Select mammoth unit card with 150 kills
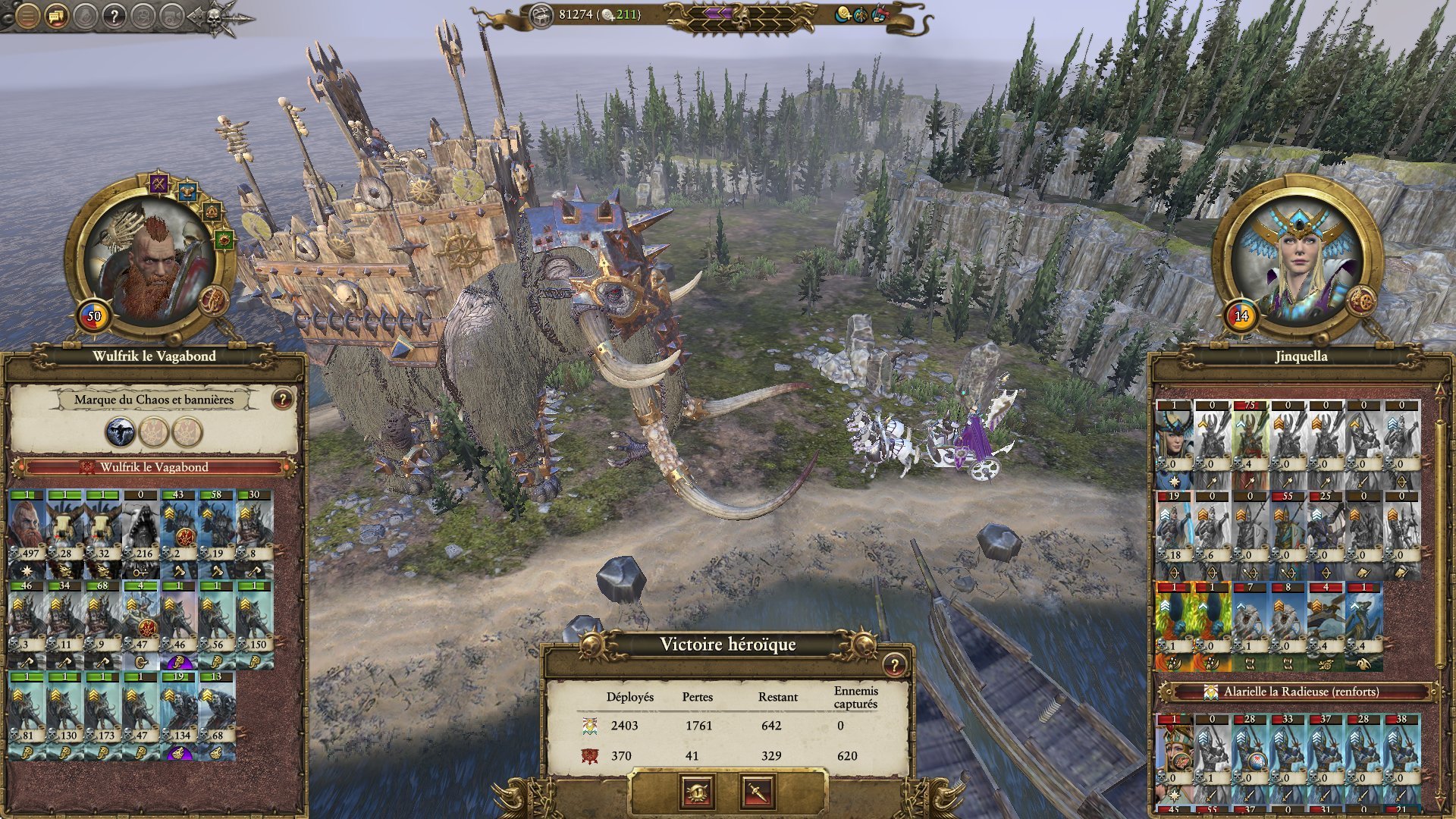Viewport: 1456px width, 819px height. coord(254,625)
